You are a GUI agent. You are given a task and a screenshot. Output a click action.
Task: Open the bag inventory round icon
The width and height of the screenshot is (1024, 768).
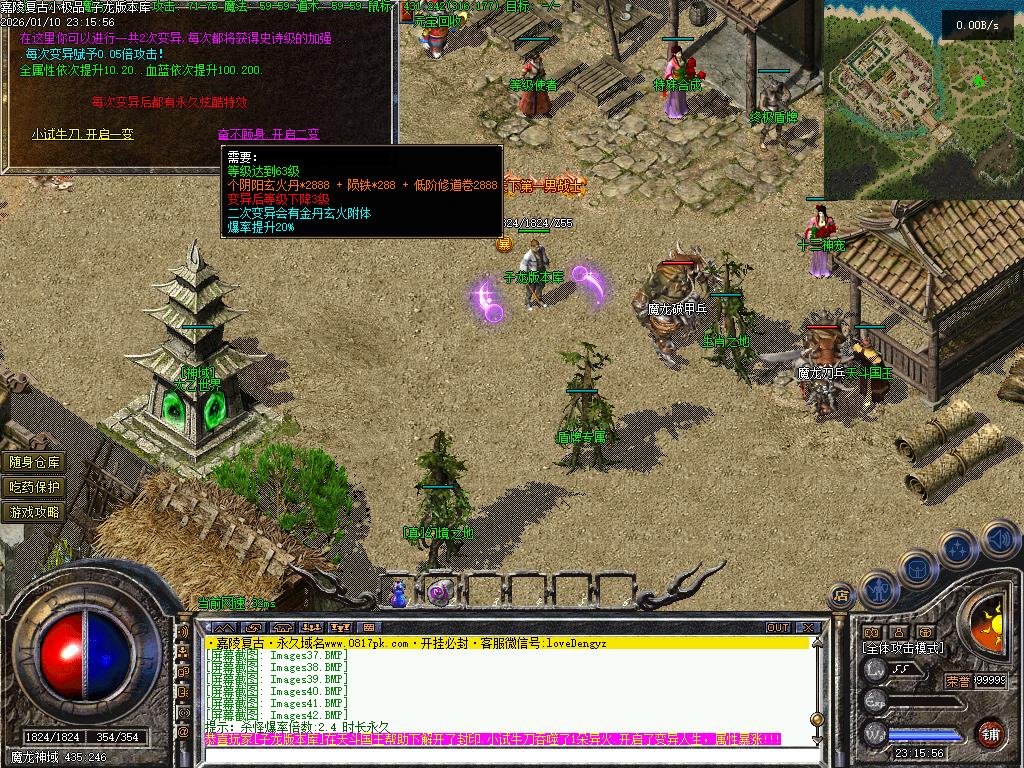tap(916, 566)
